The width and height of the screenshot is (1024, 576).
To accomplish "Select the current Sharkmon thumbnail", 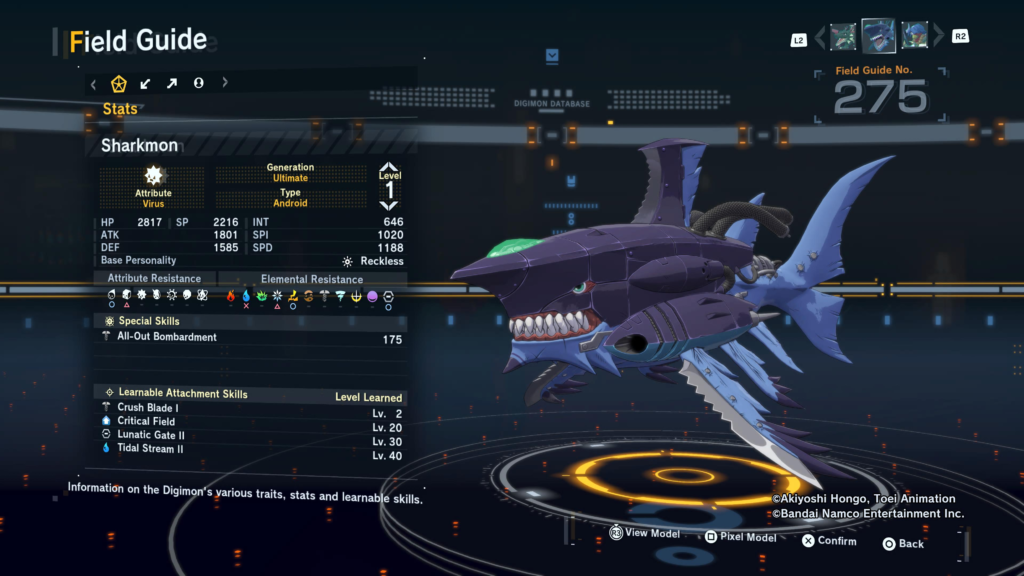I will tap(878, 36).
